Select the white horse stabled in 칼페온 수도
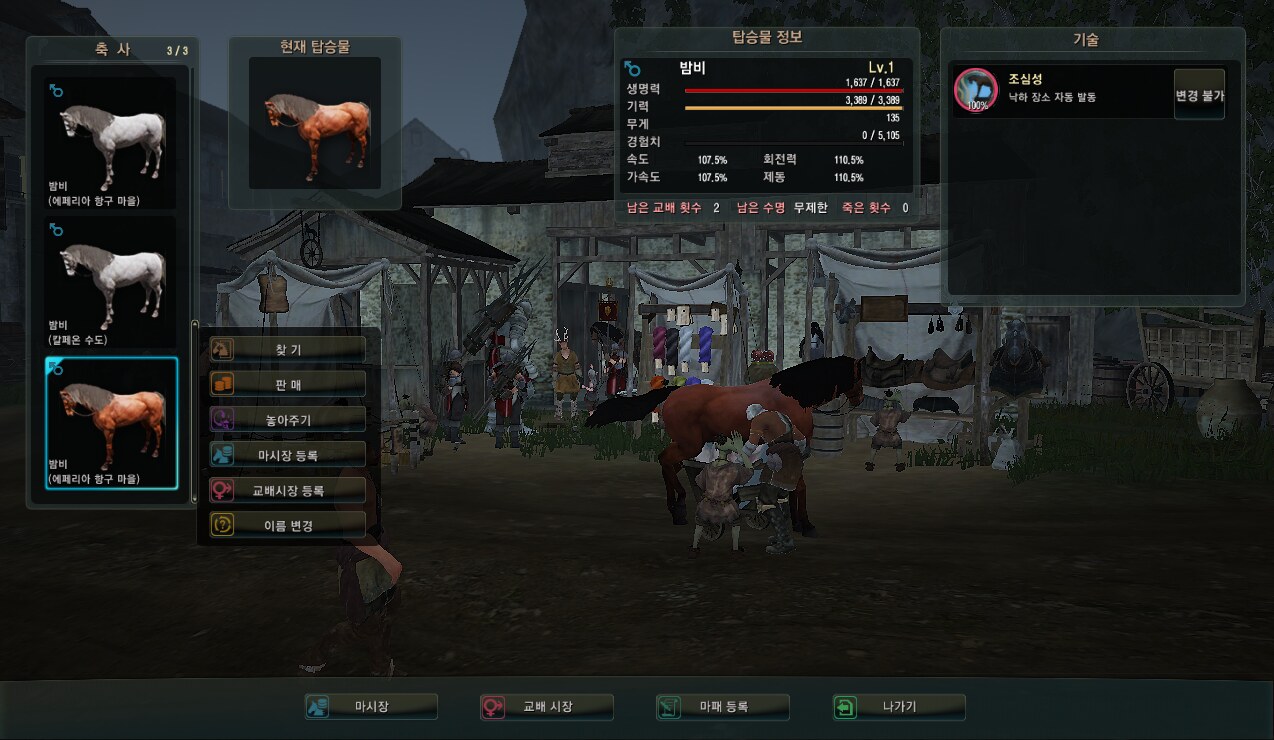 111,281
